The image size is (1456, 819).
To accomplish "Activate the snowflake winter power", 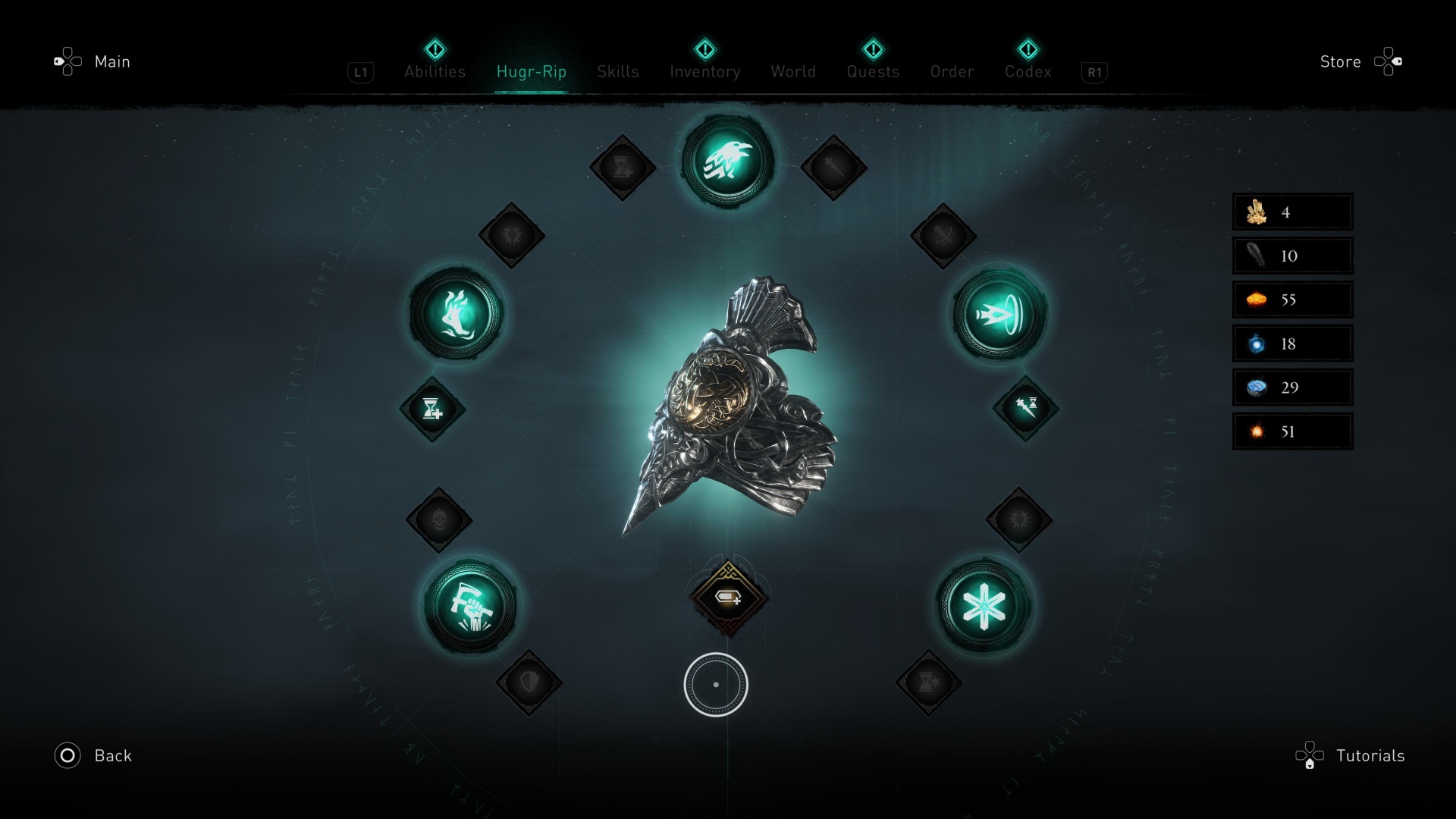I will point(983,606).
